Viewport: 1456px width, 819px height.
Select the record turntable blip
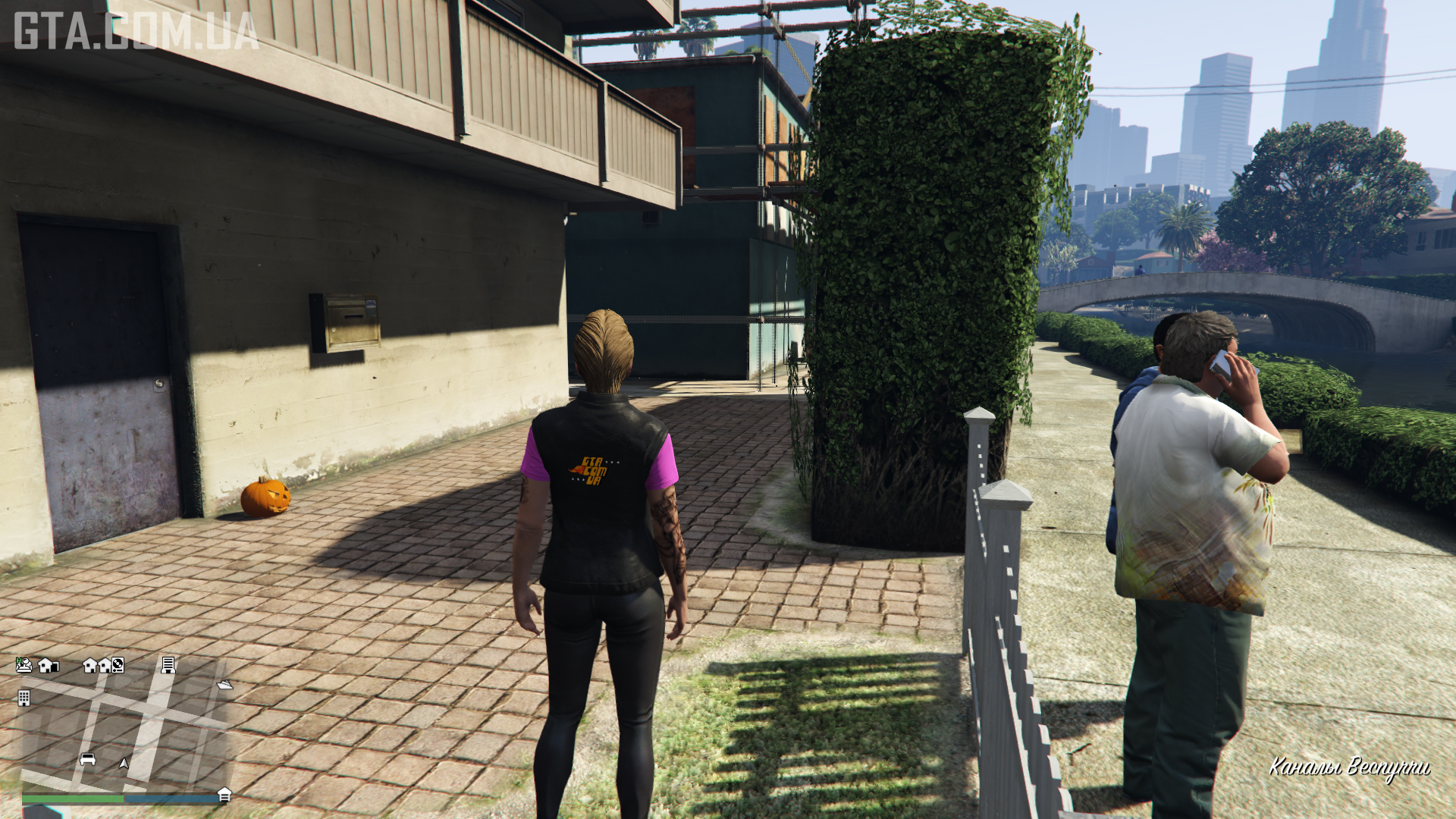(x=118, y=666)
